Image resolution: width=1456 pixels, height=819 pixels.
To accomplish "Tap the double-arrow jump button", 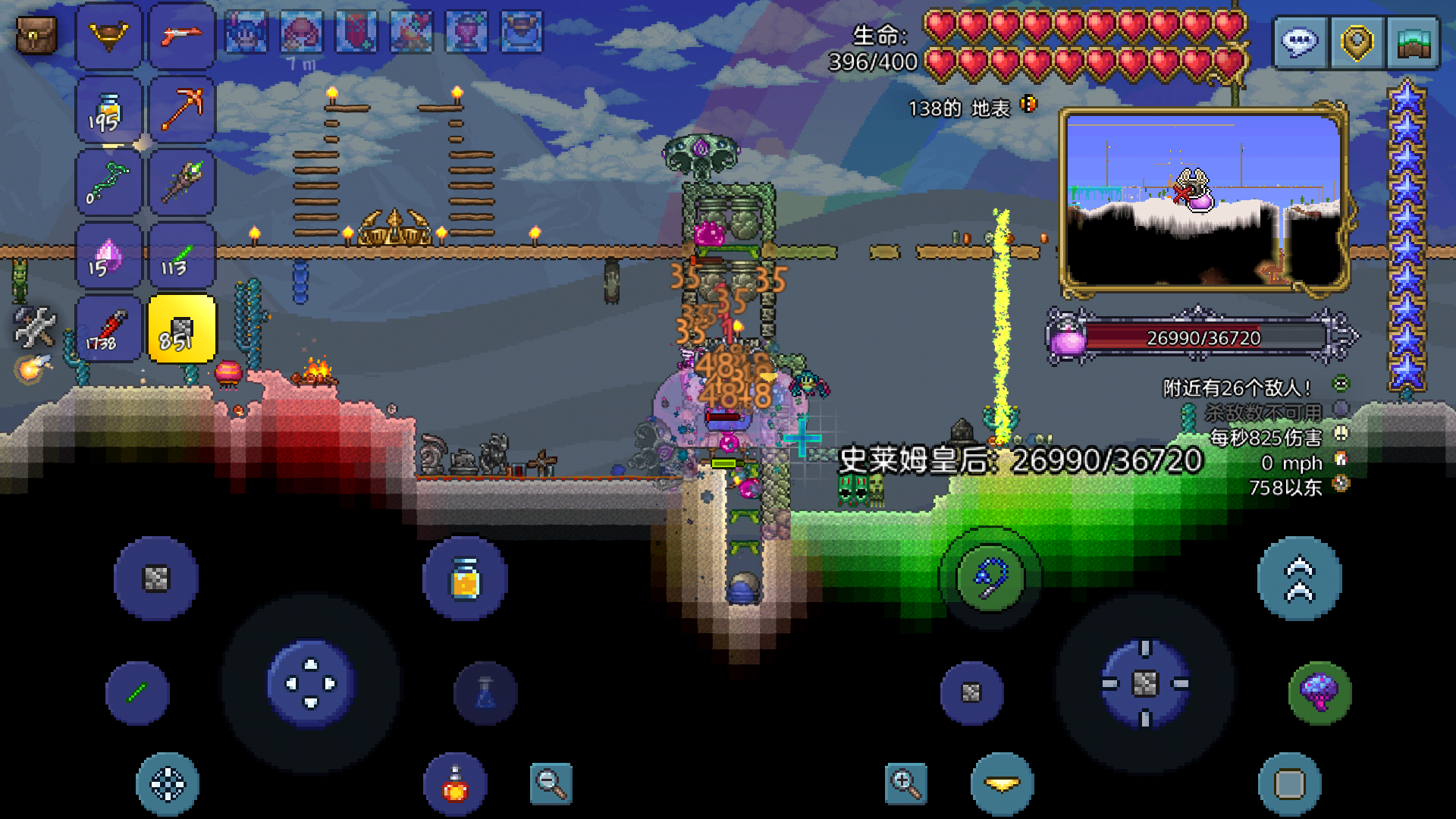I will click(x=1299, y=579).
